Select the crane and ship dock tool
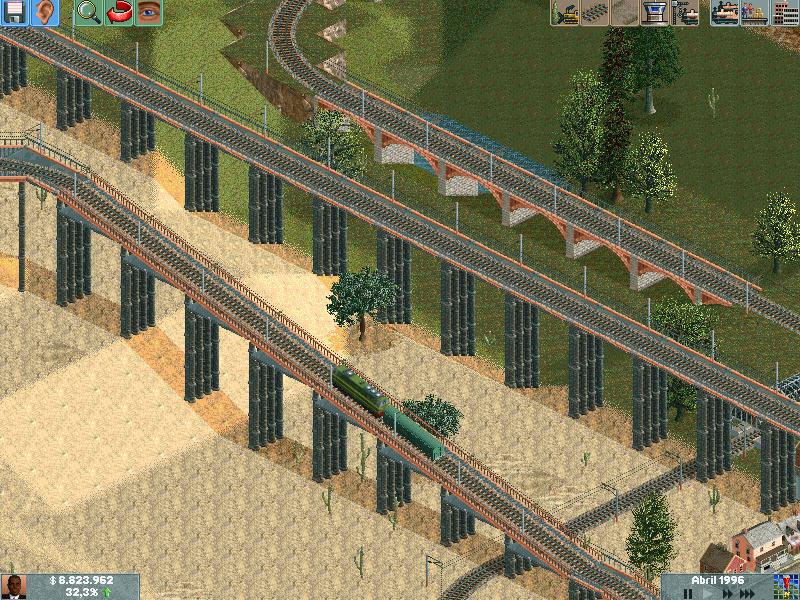This screenshot has width=800, height=600. [685, 13]
